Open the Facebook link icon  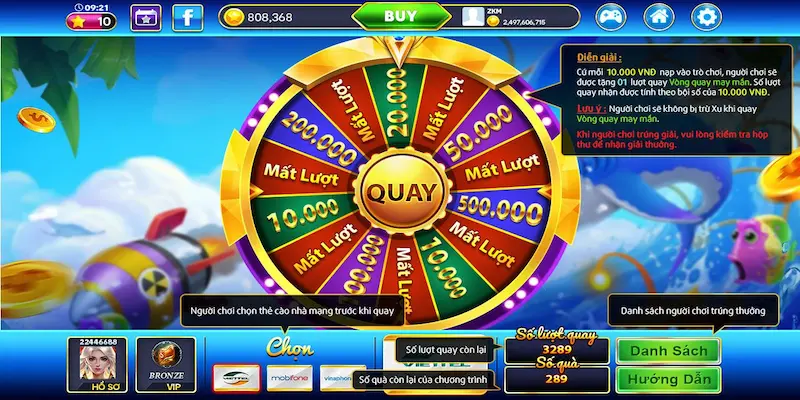187,16
